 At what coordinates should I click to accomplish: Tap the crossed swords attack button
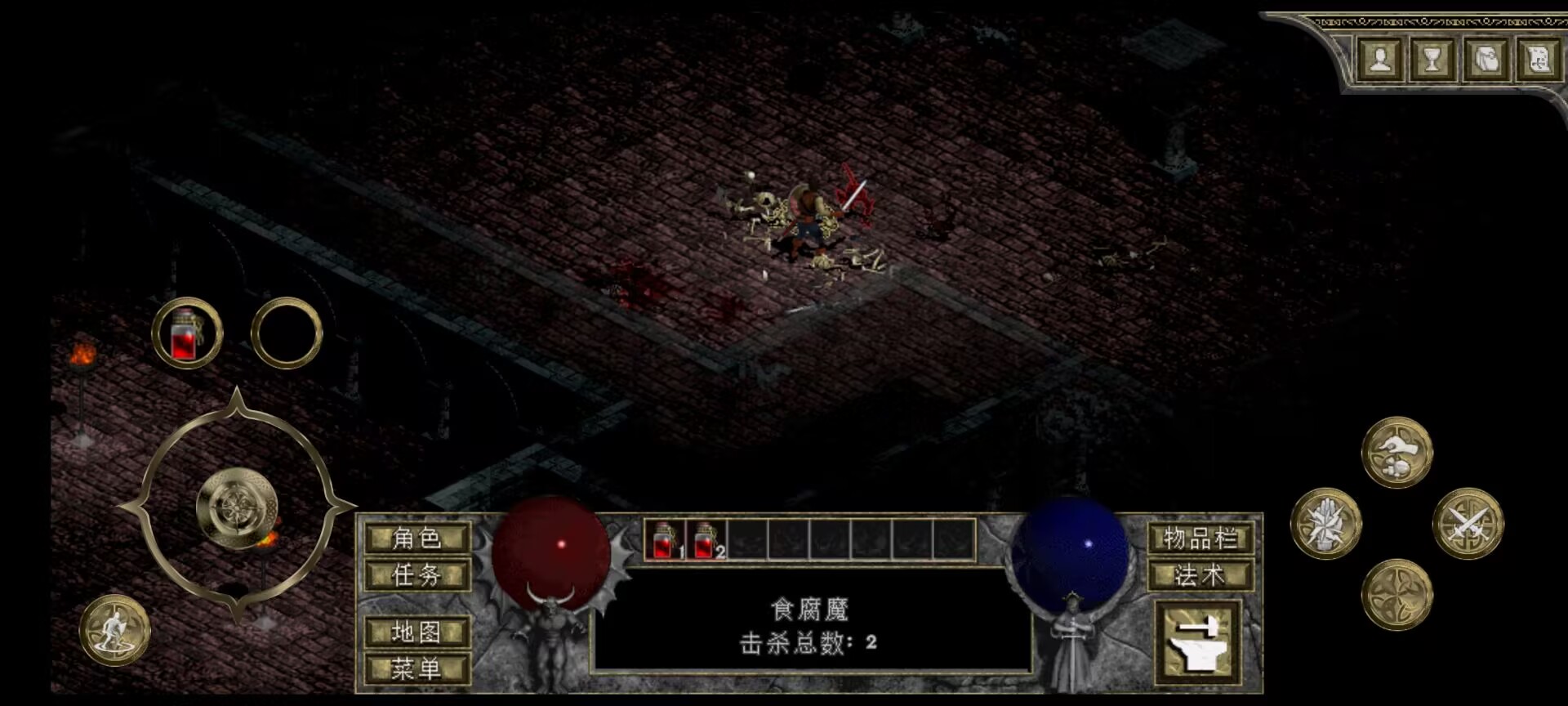coord(1468,524)
